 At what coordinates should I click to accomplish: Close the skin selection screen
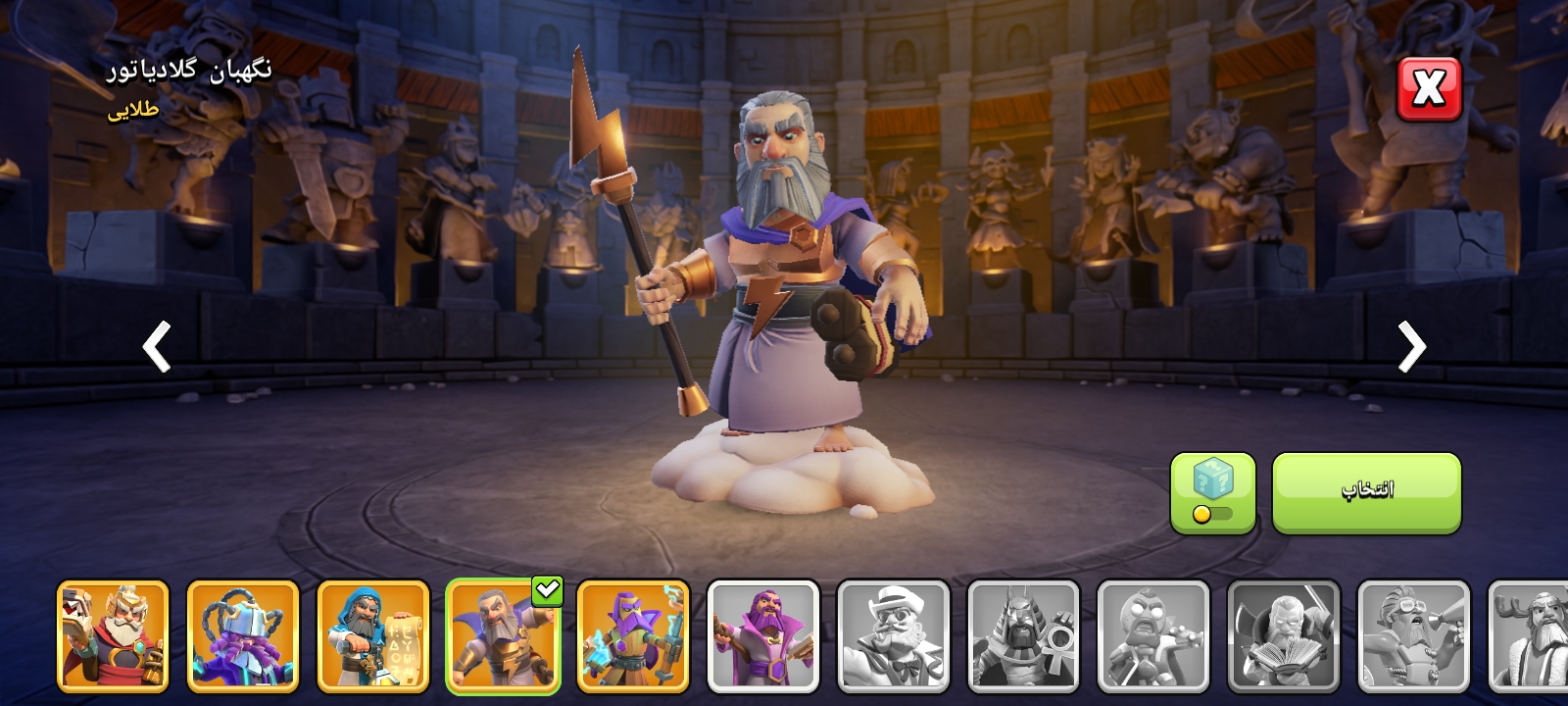1428,89
